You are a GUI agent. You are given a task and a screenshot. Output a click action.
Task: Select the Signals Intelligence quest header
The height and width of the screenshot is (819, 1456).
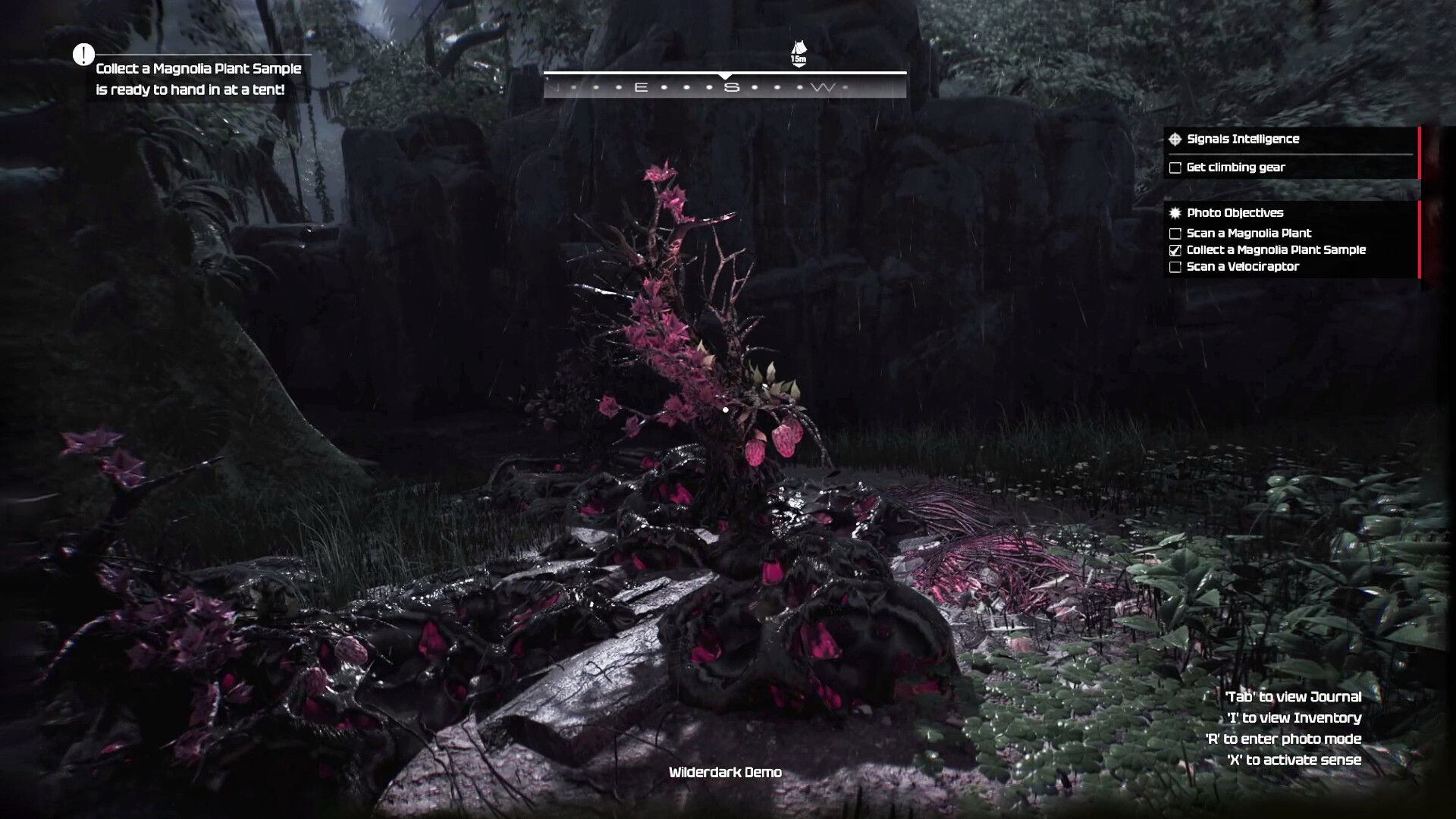pyautogui.click(x=1243, y=139)
